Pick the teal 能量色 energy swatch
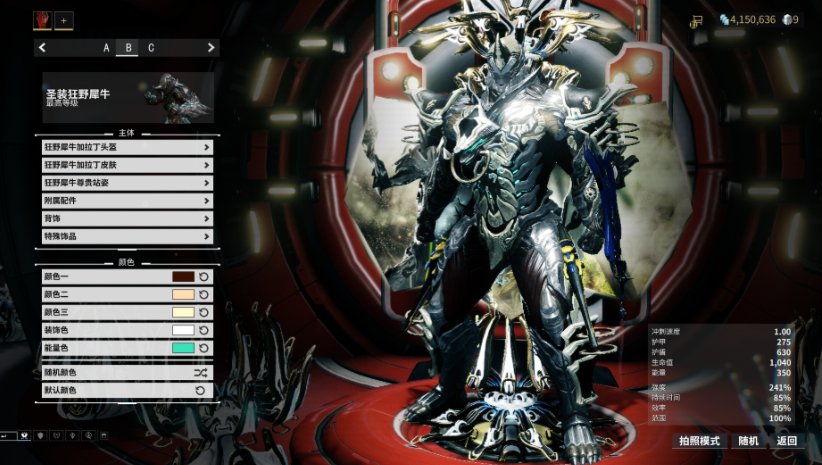822x465 pixels. [183, 348]
